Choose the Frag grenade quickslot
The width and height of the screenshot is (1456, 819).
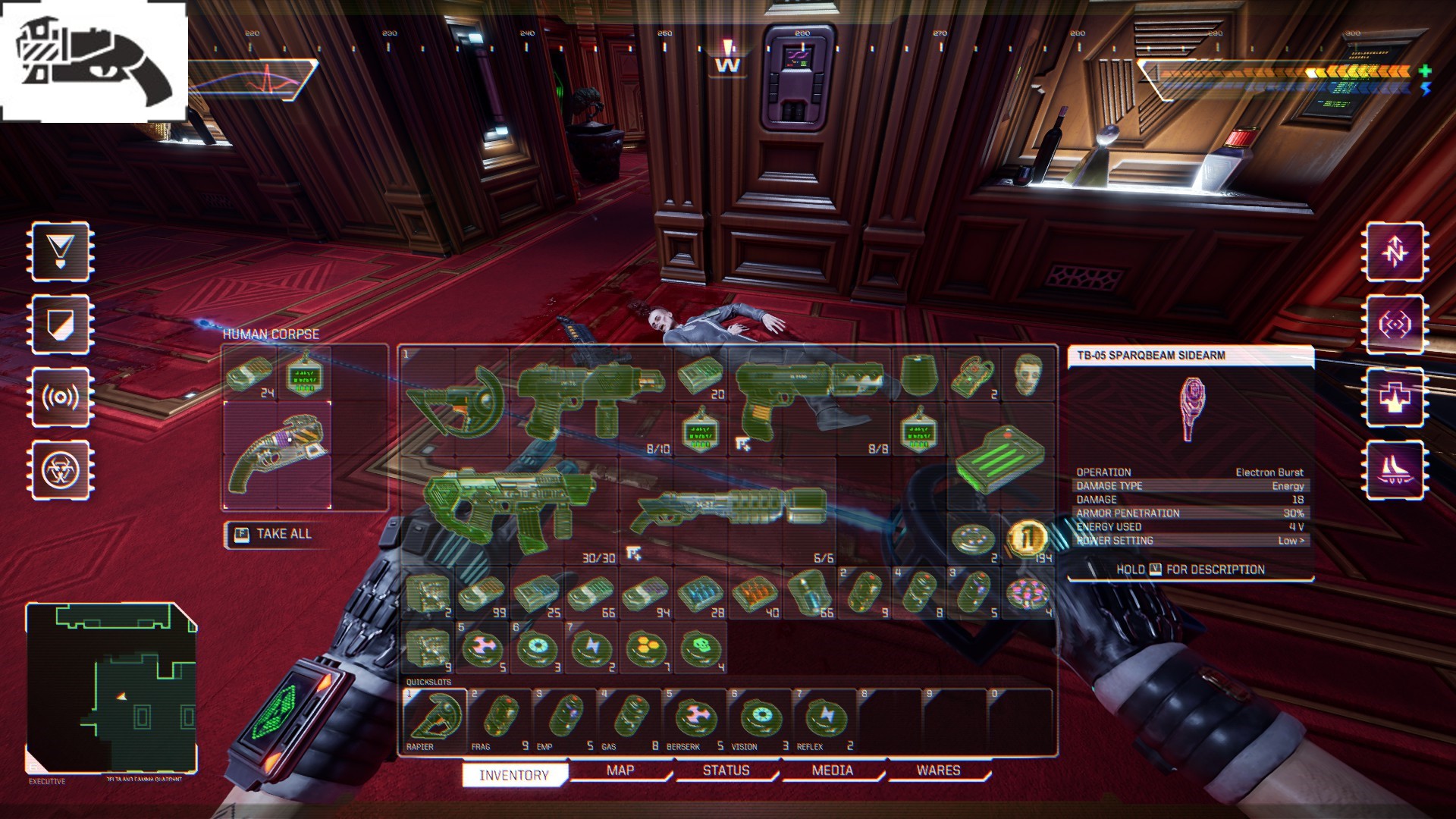[500, 719]
